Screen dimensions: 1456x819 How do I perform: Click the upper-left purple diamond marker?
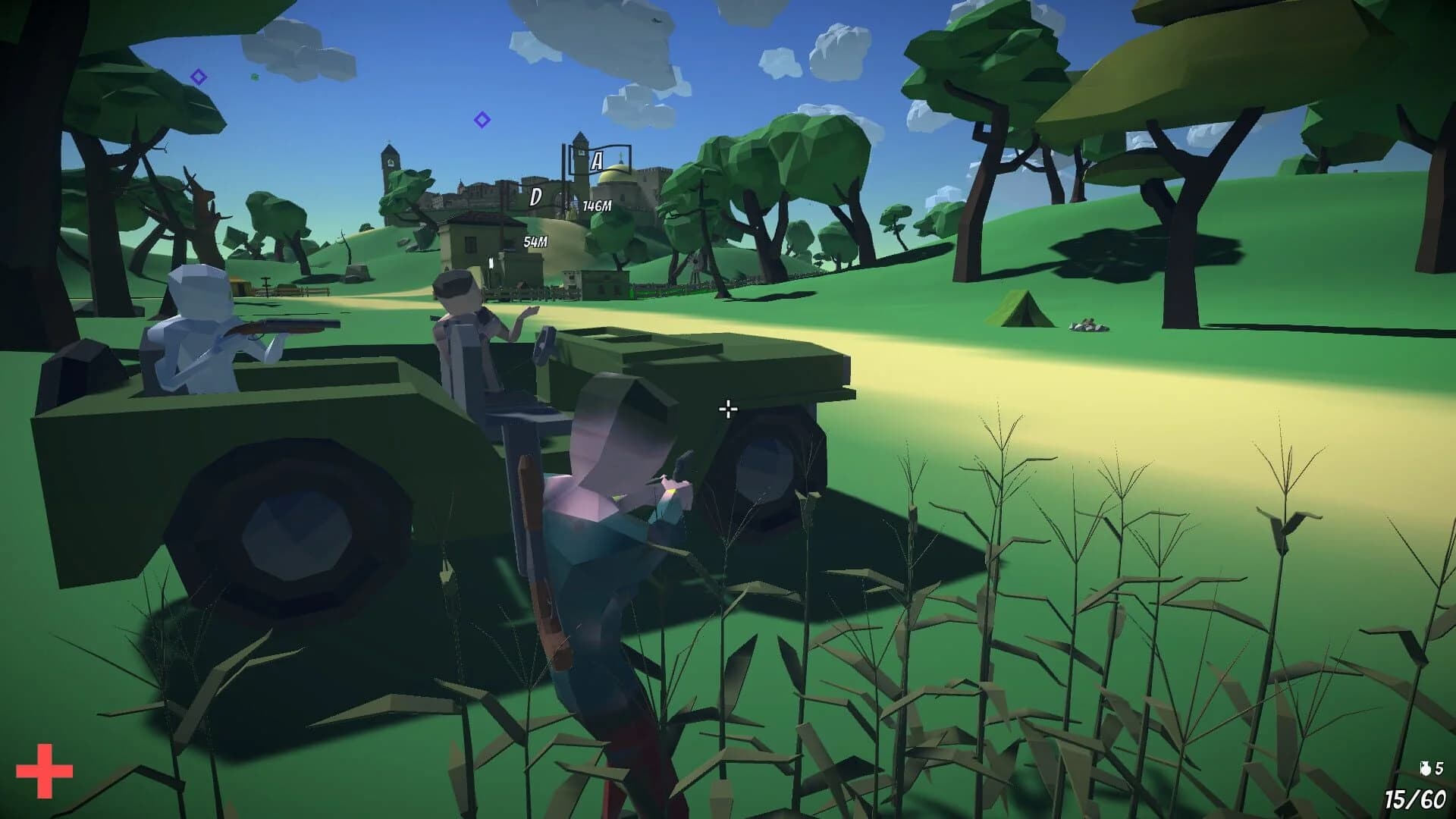tap(199, 76)
